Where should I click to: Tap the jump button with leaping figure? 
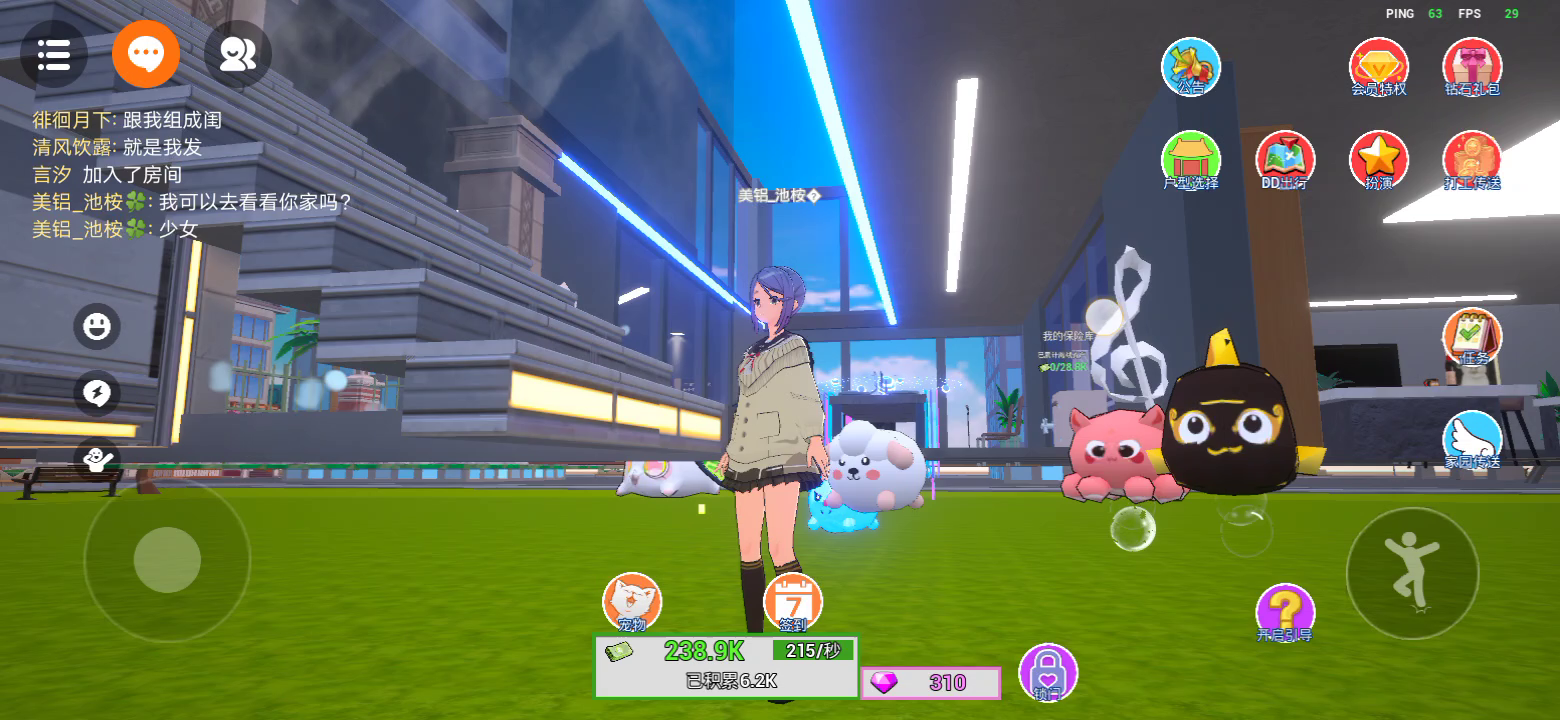tap(1412, 573)
